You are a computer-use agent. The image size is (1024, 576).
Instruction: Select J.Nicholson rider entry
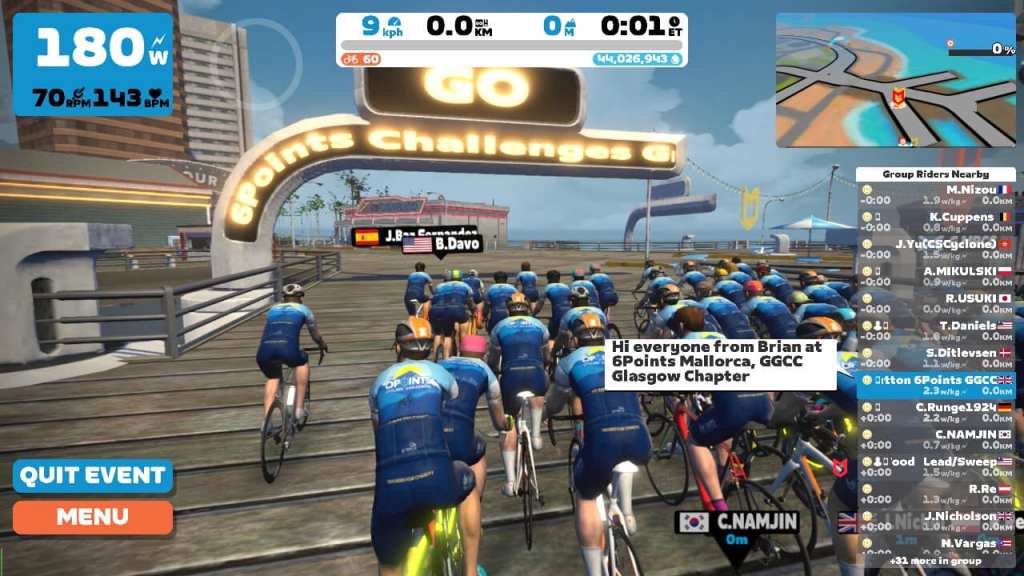click(936, 520)
